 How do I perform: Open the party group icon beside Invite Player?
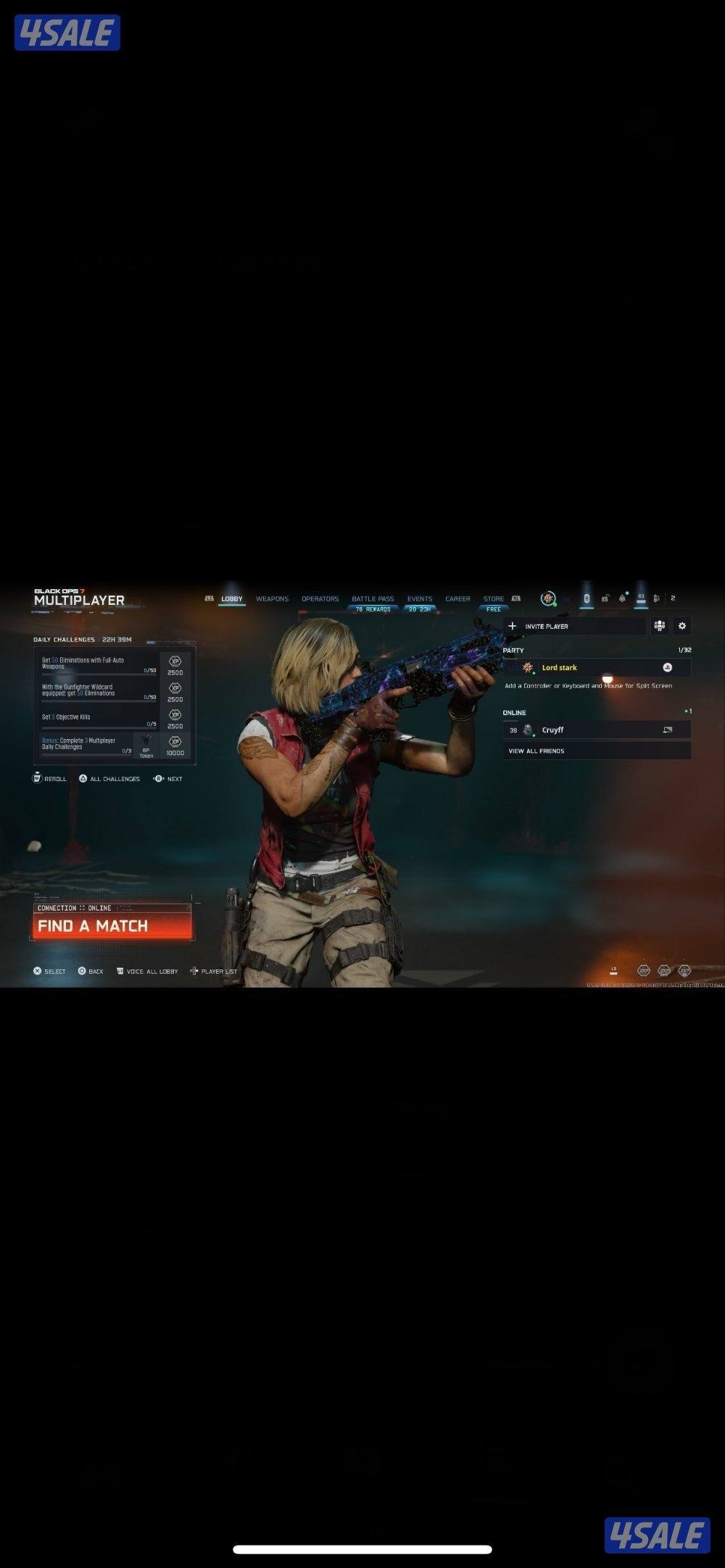(660, 626)
